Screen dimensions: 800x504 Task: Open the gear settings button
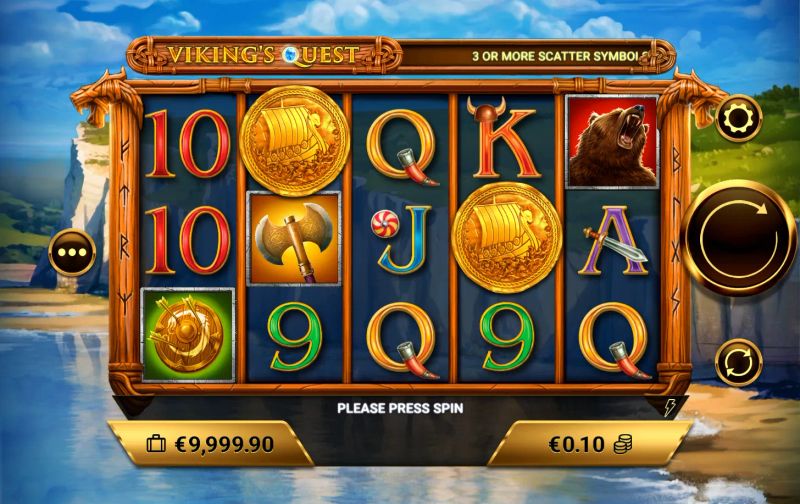739,118
